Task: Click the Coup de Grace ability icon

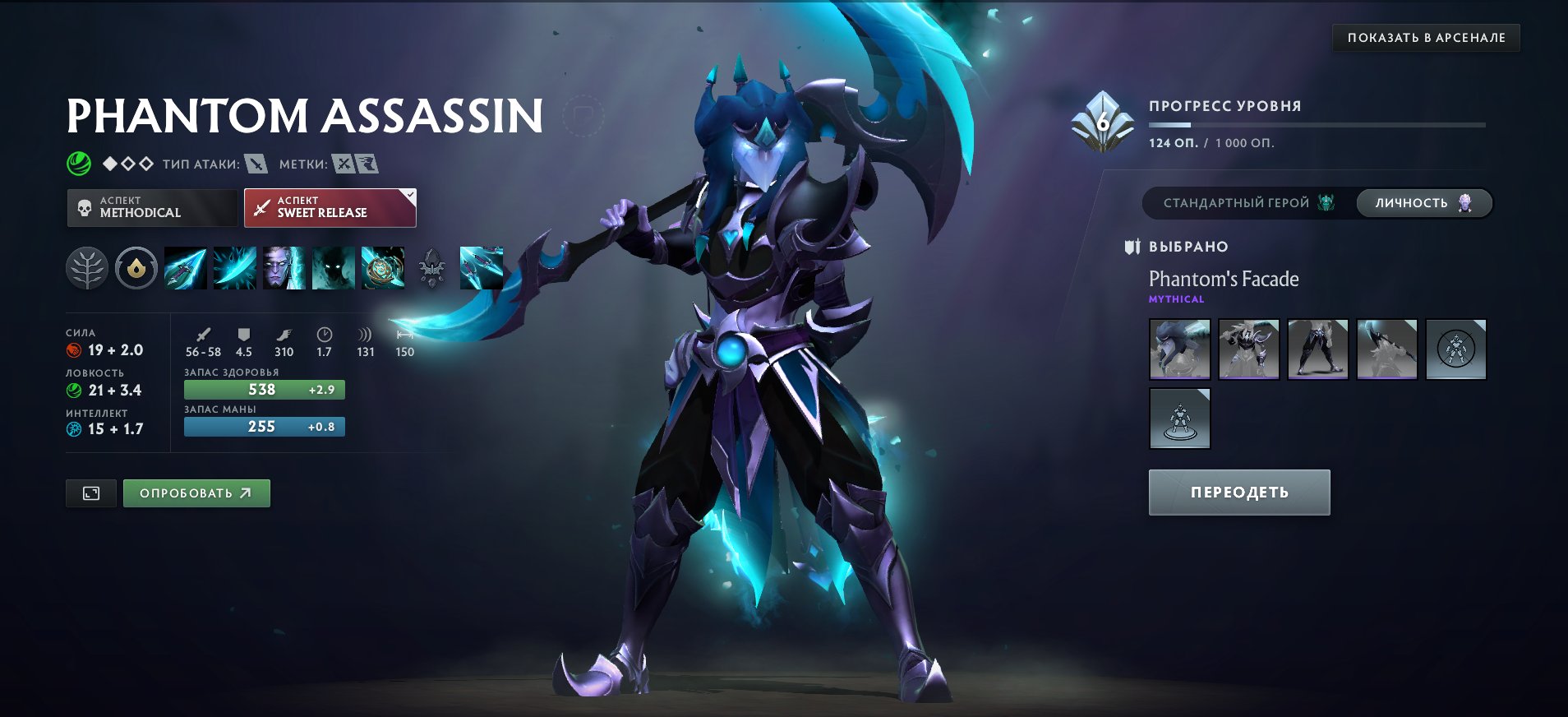Action: click(382, 267)
